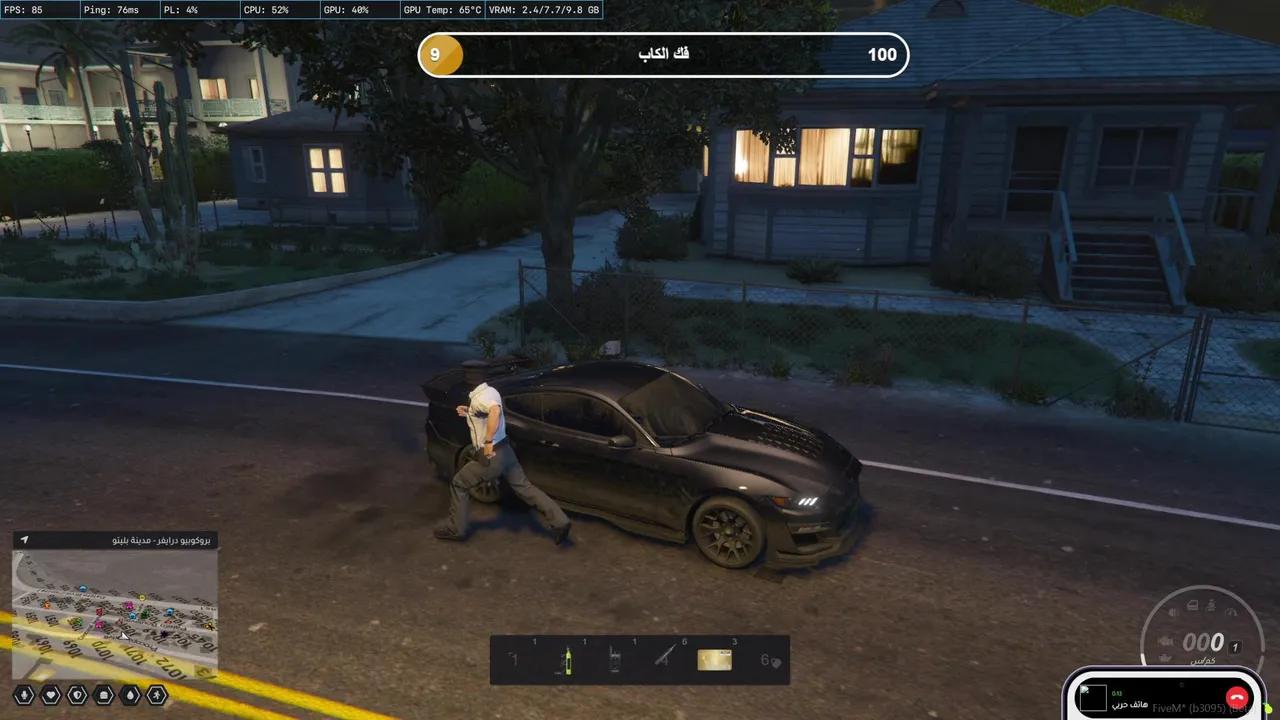1280x720 pixels.
Task: Click the caller picture on phone notification
Action: click(x=1092, y=698)
